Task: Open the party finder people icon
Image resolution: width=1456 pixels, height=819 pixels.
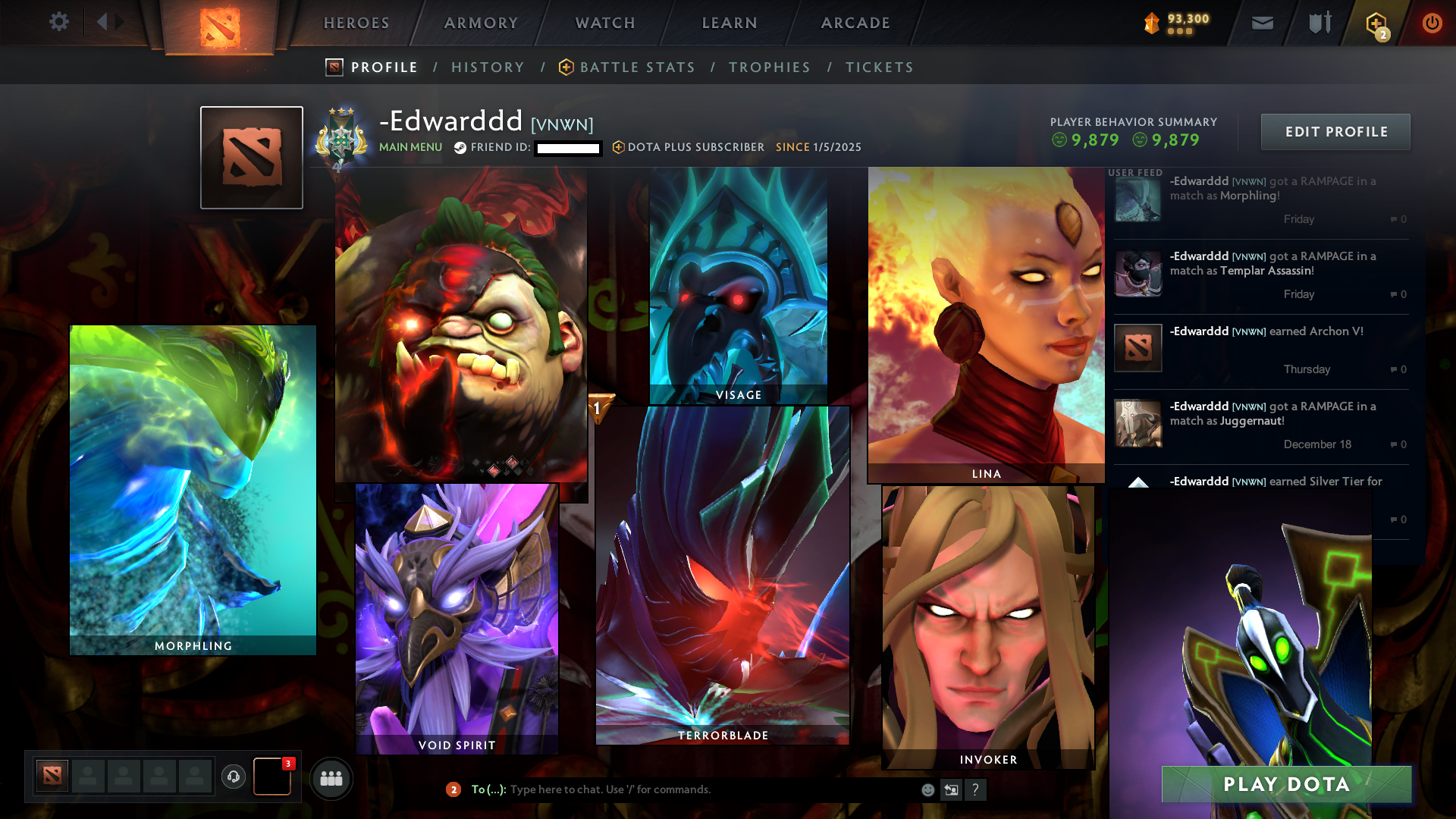Action: point(330,778)
